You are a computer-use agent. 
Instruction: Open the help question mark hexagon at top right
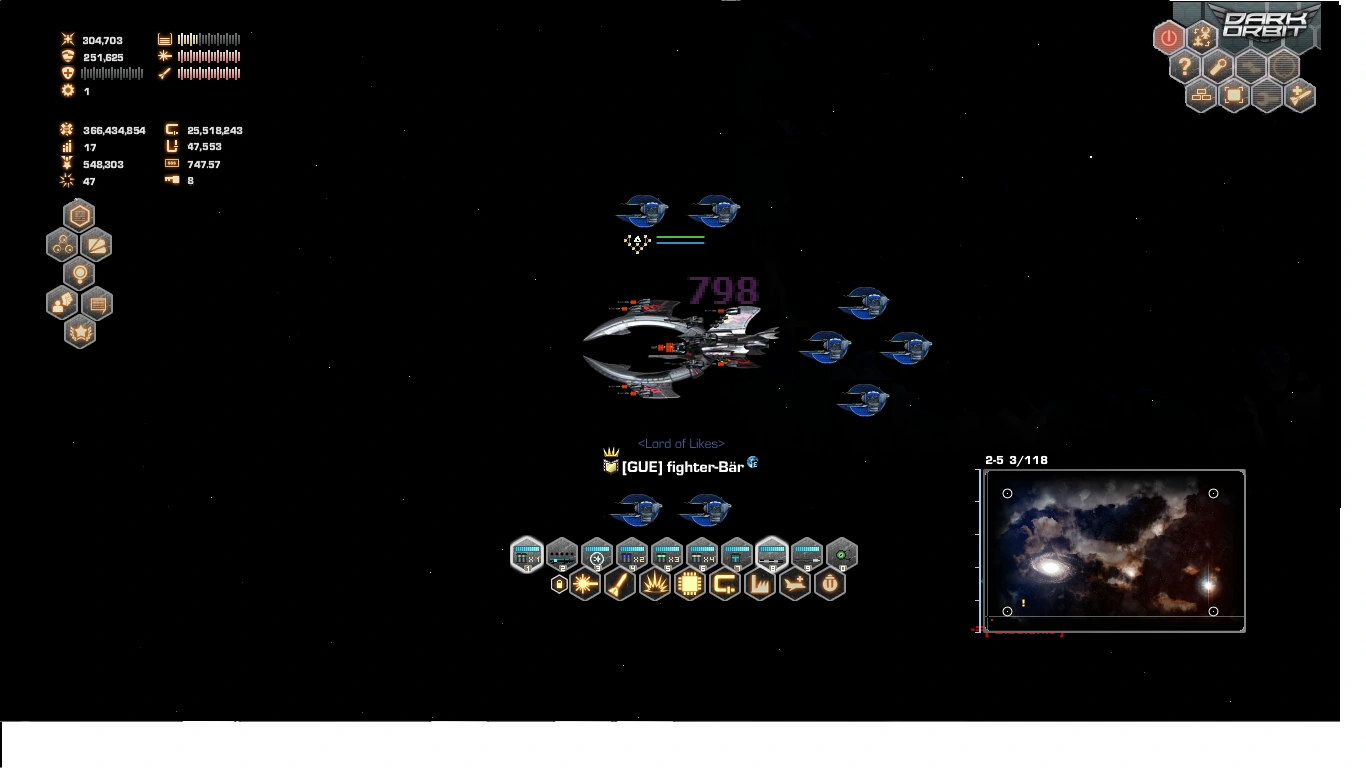(1184, 67)
